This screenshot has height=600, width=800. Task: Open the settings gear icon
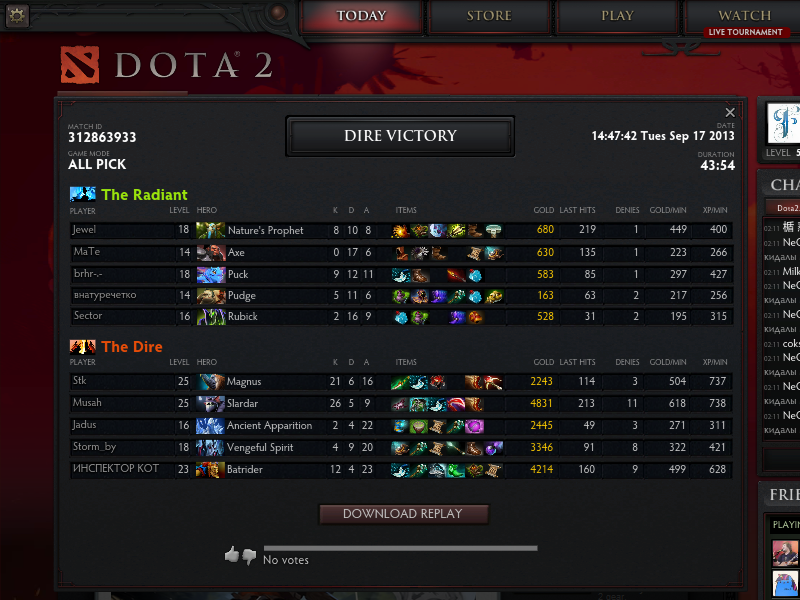click(x=17, y=15)
